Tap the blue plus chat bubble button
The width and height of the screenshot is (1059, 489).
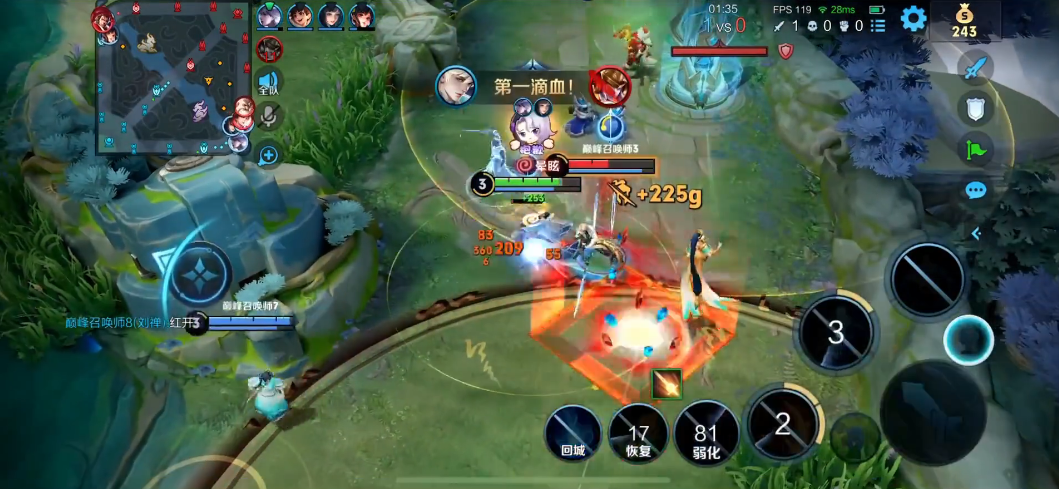click(268, 155)
